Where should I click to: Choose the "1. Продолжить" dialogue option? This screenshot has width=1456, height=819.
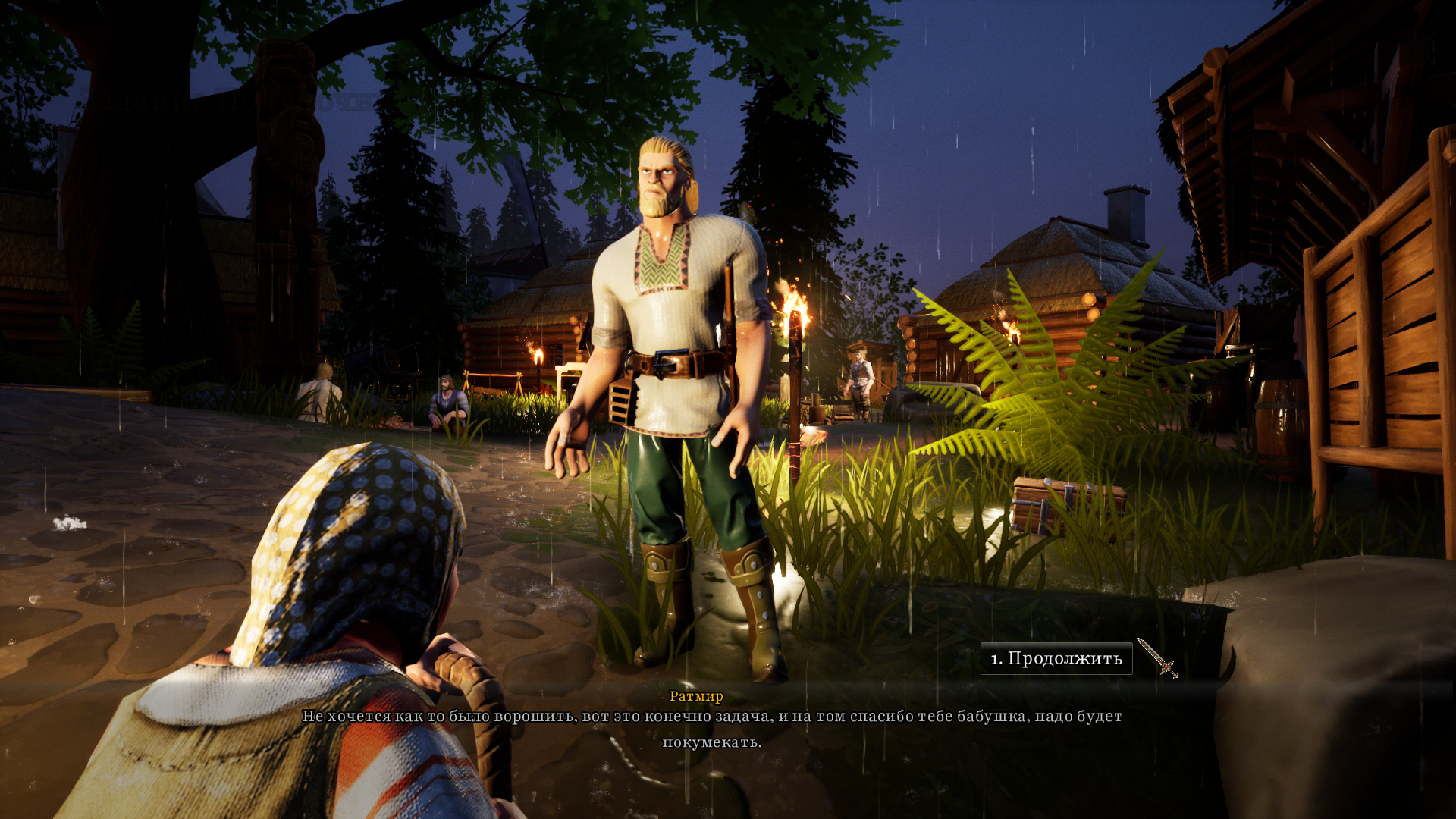point(1056,658)
